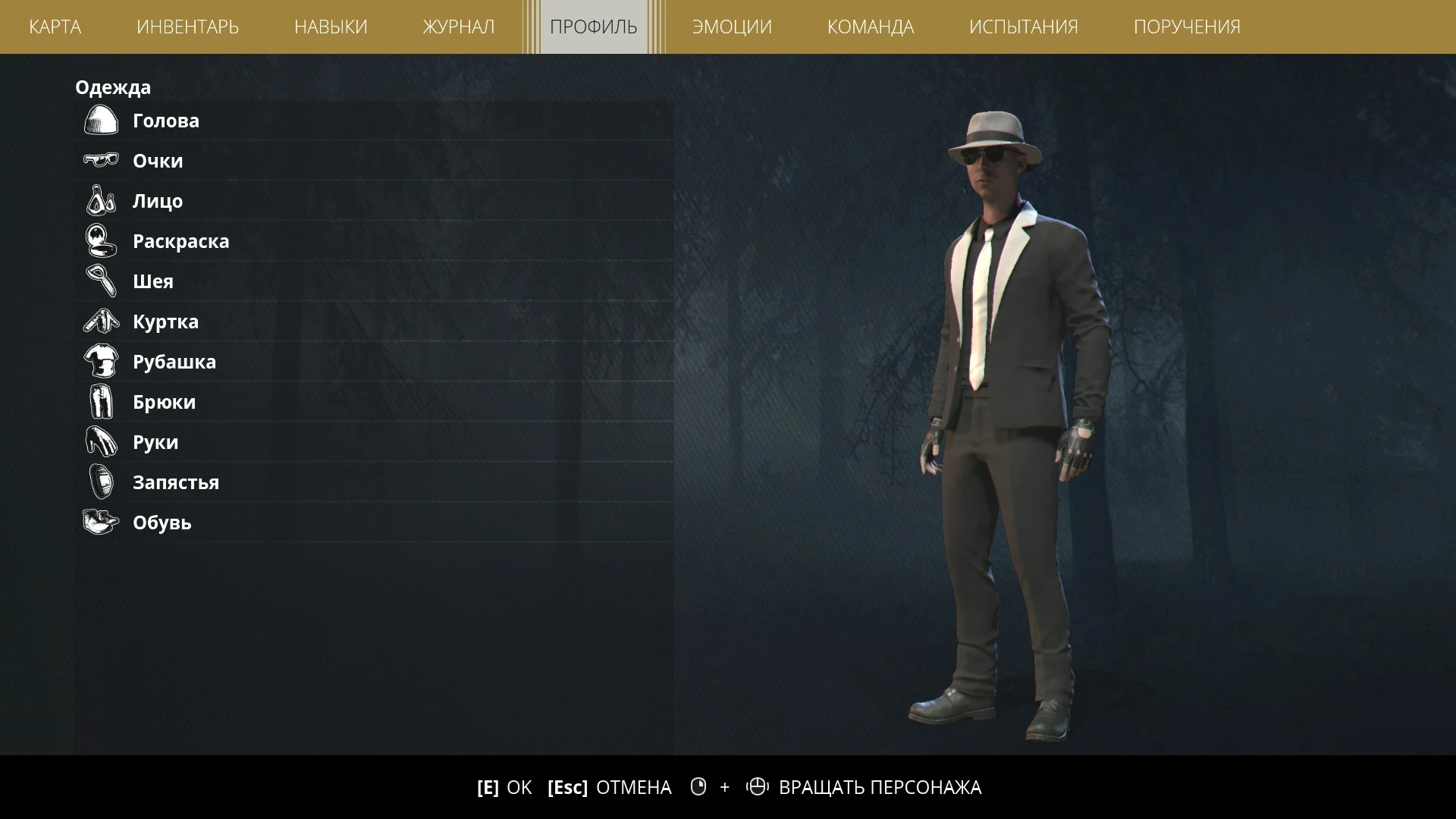Click the Запястья wrist slot icon
1456x819 pixels.
tap(100, 482)
